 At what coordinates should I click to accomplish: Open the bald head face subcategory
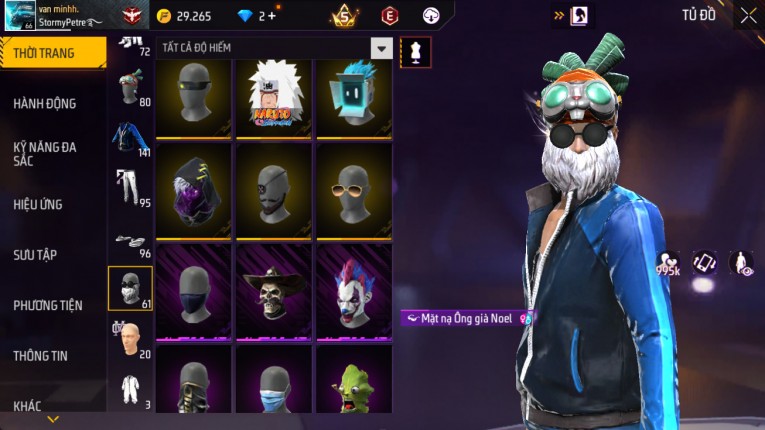[130, 338]
